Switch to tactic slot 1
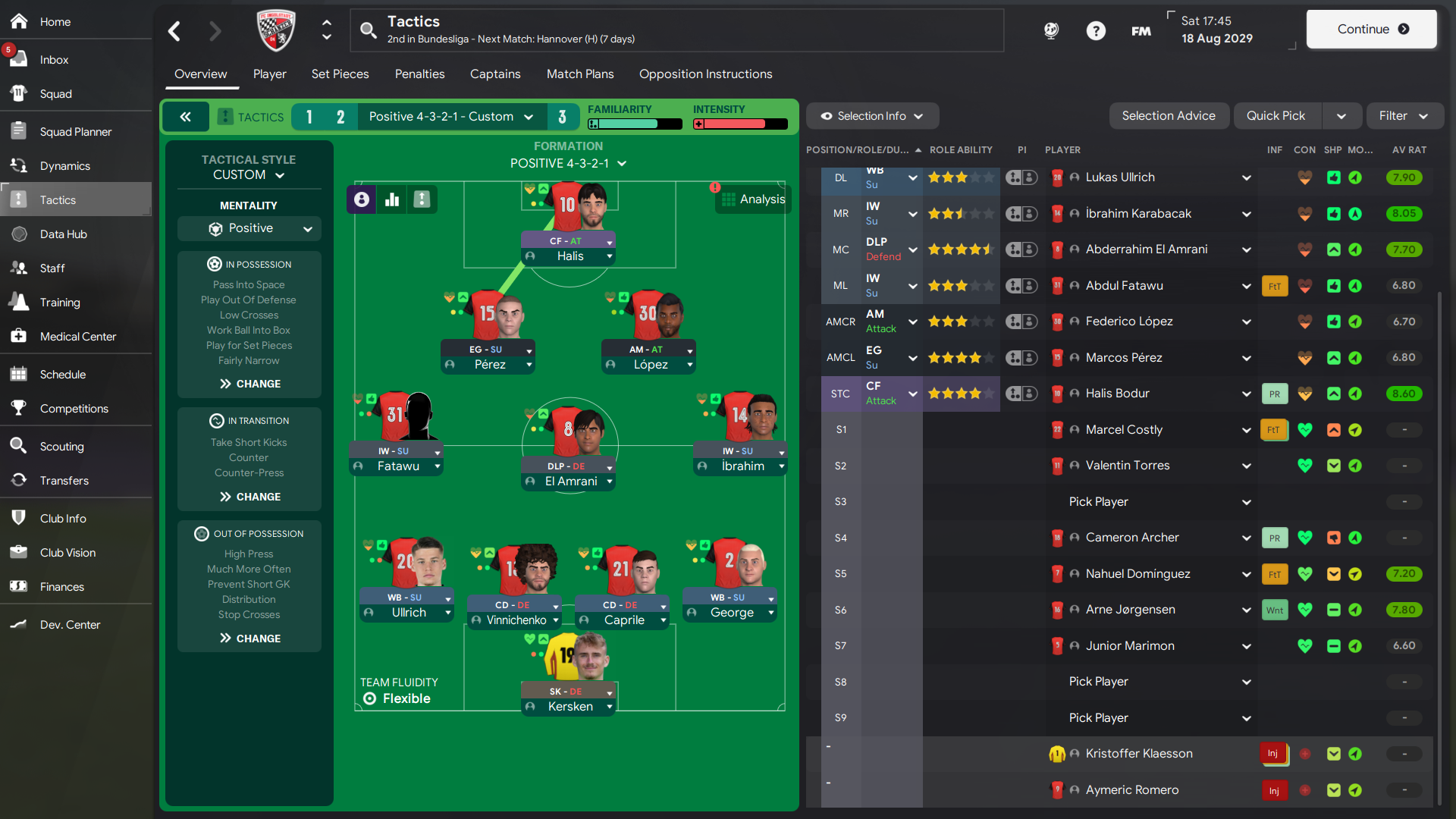The width and height of the screenshot is (1456, 819). (x=309, y=117)
